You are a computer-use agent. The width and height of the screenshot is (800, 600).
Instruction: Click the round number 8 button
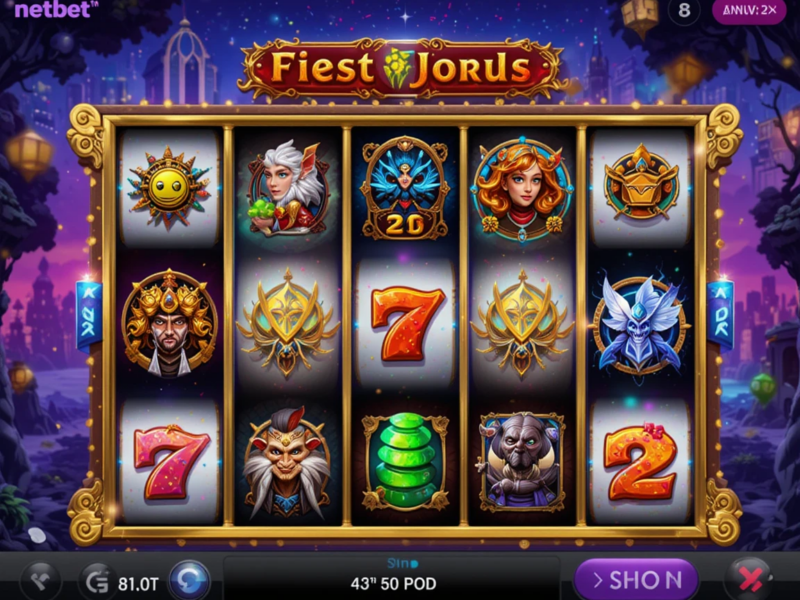pos(684,11)
